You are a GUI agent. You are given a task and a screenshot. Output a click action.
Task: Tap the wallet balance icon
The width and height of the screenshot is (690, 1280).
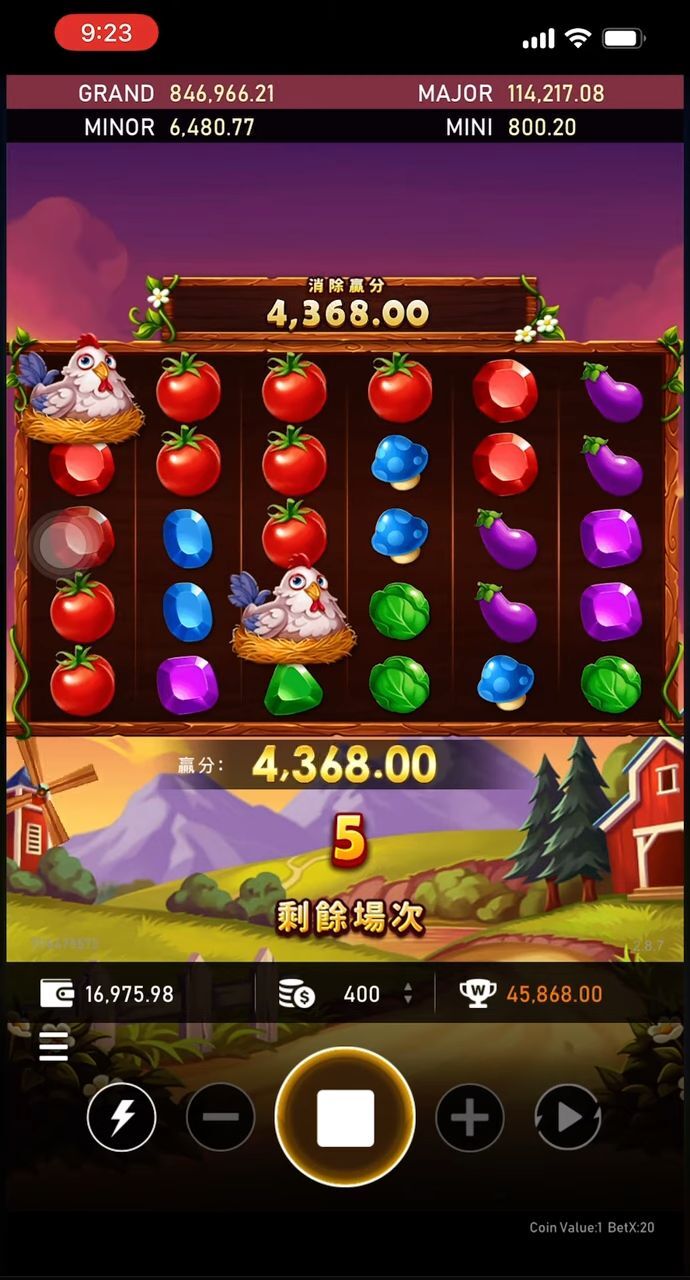point(57,993)
